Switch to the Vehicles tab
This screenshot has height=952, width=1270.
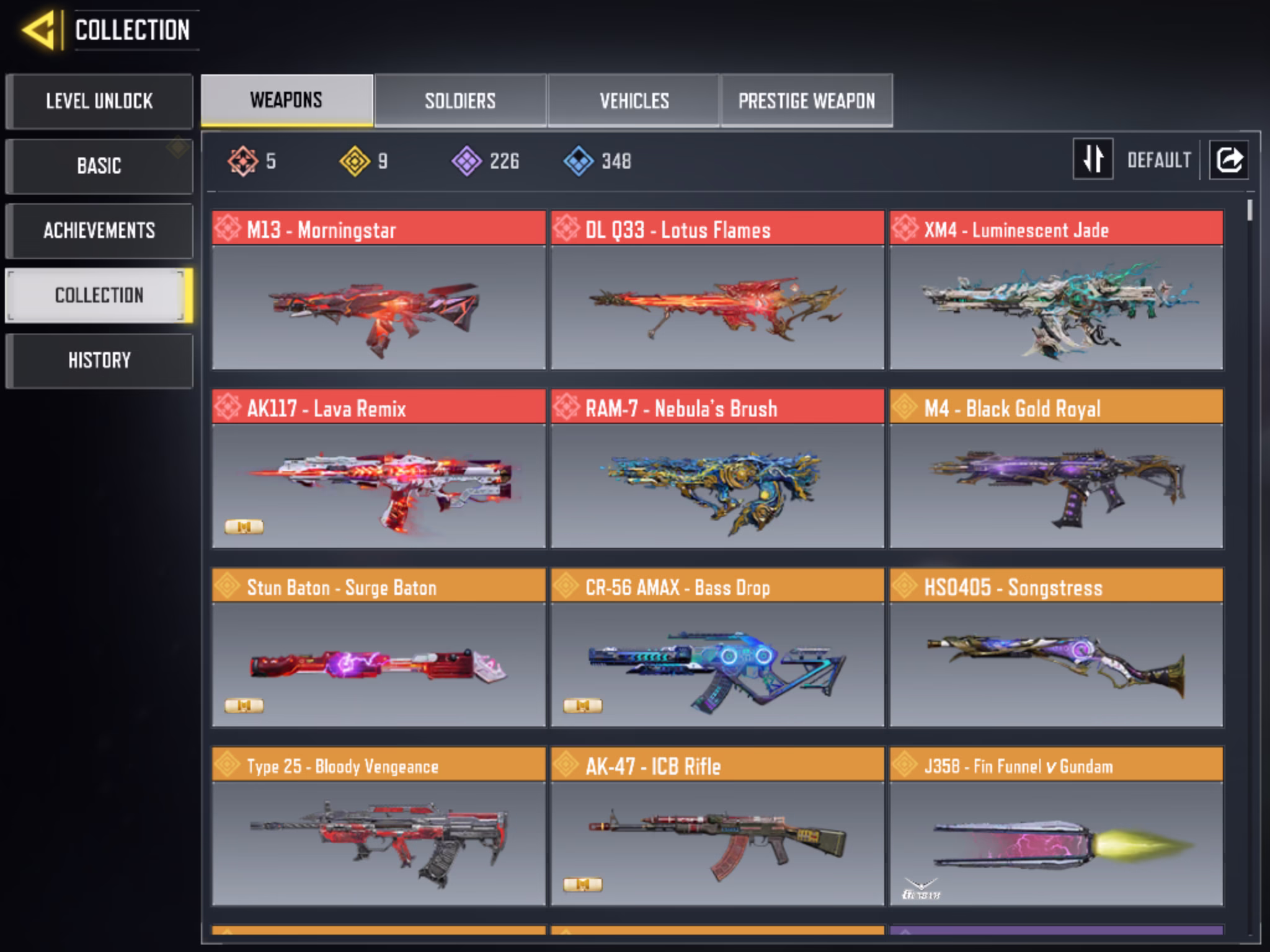point(634,100)
